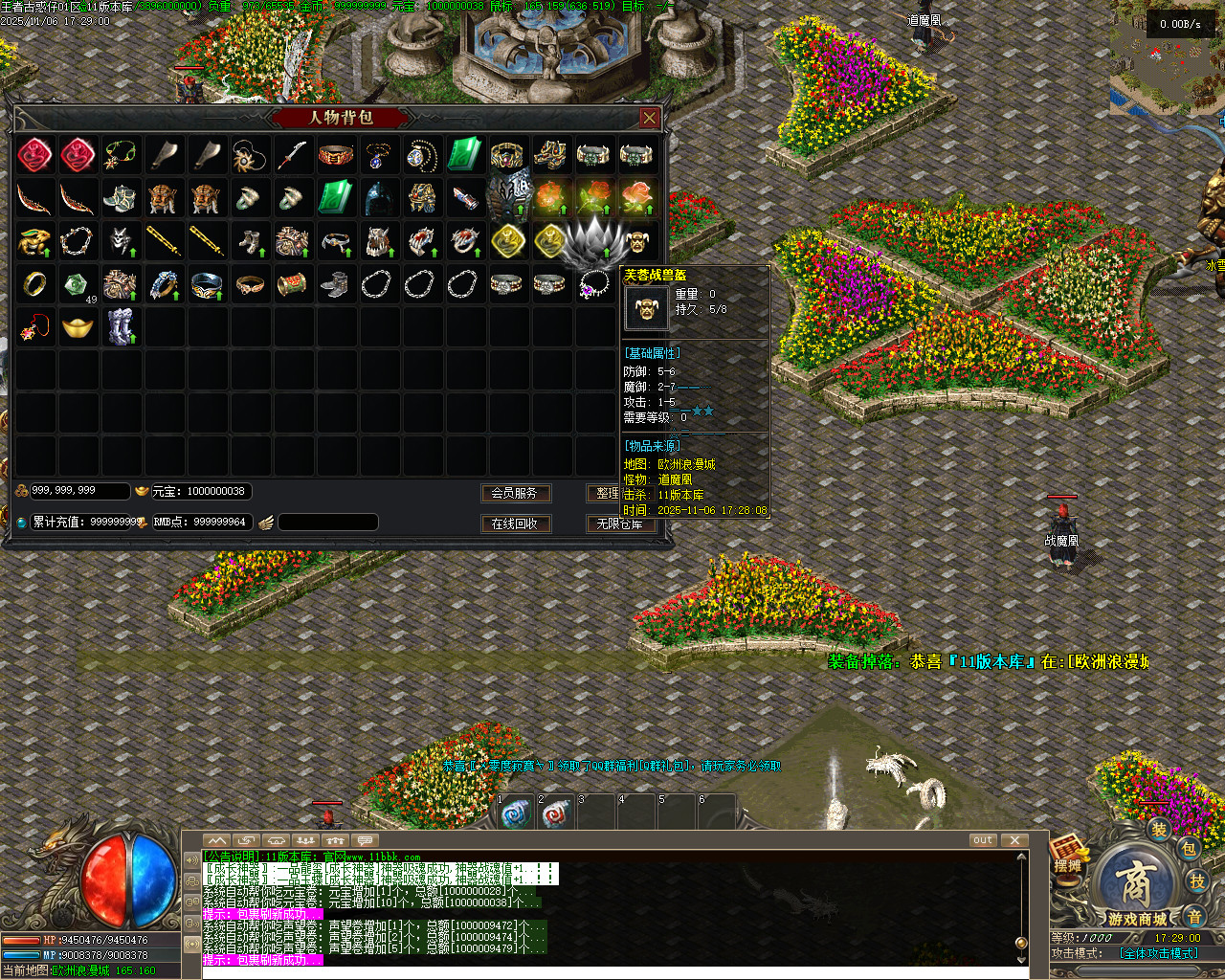
Task: Click the 在线回收 online recycle button
Action: [515, 523]
